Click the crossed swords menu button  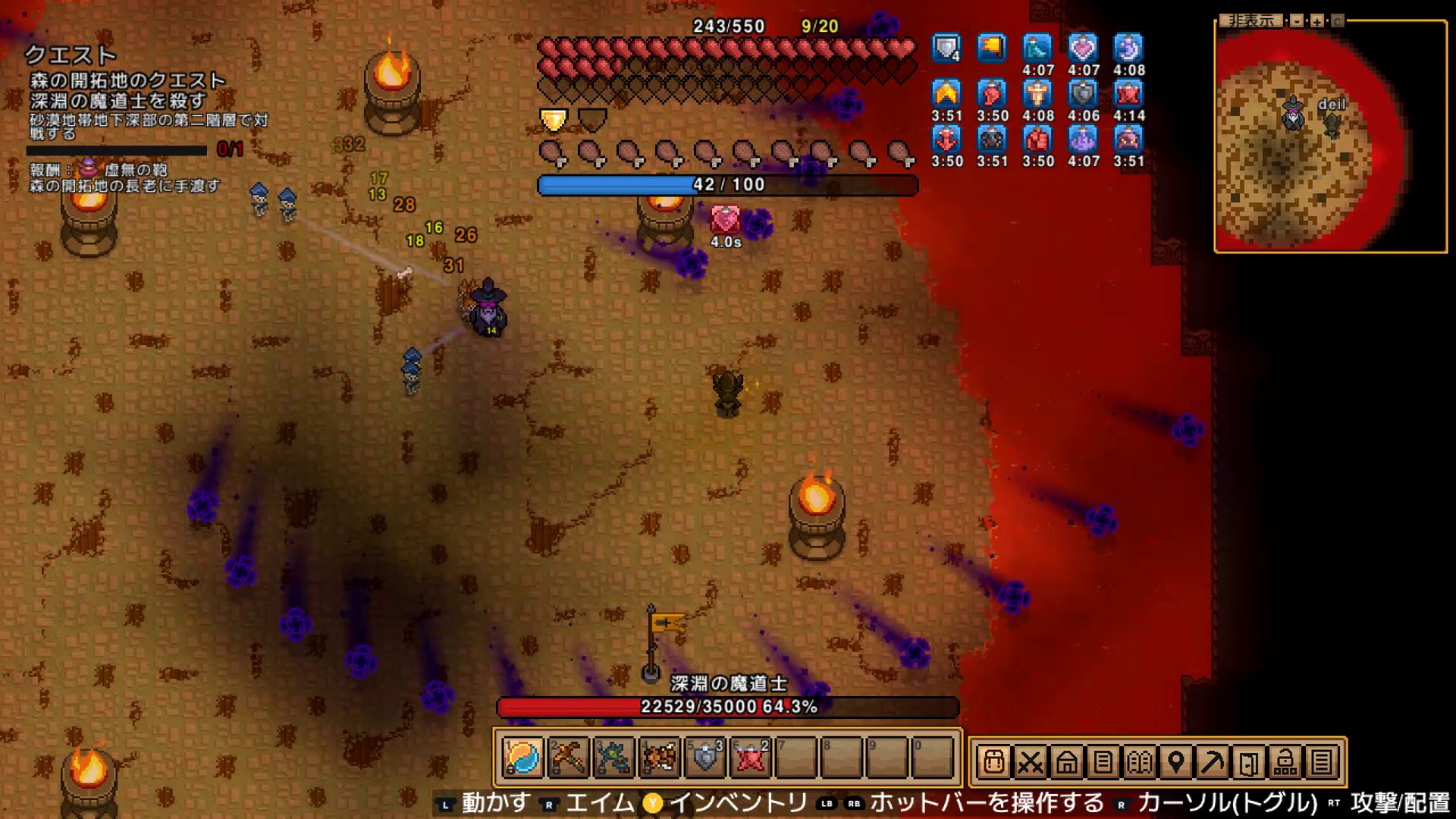coord(1030,761)
